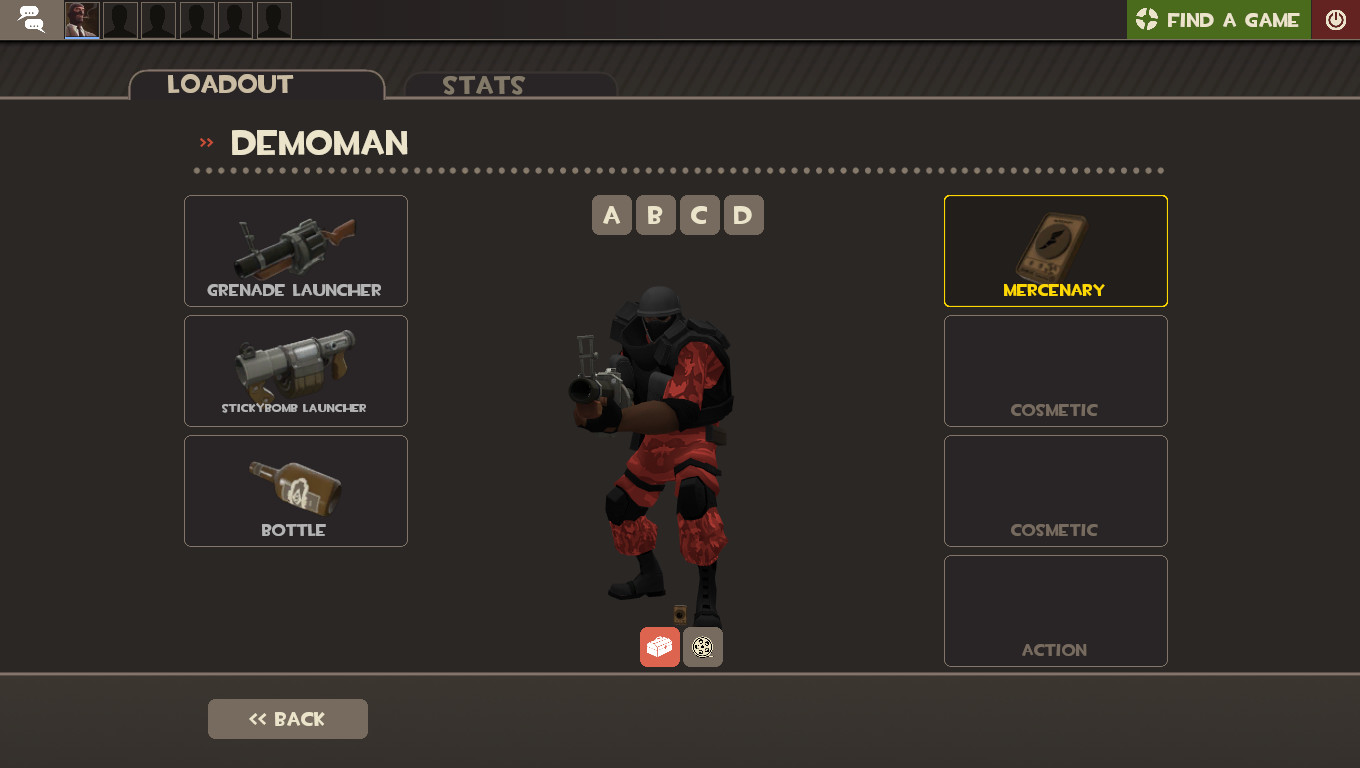This screenshot has width=1360, height=768.
Task: Click the BACK button
Action: coord(287,718)
